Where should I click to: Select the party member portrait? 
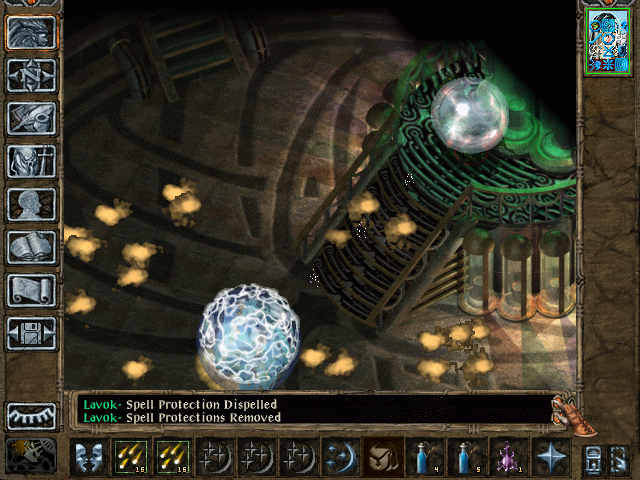click(607, 42)
